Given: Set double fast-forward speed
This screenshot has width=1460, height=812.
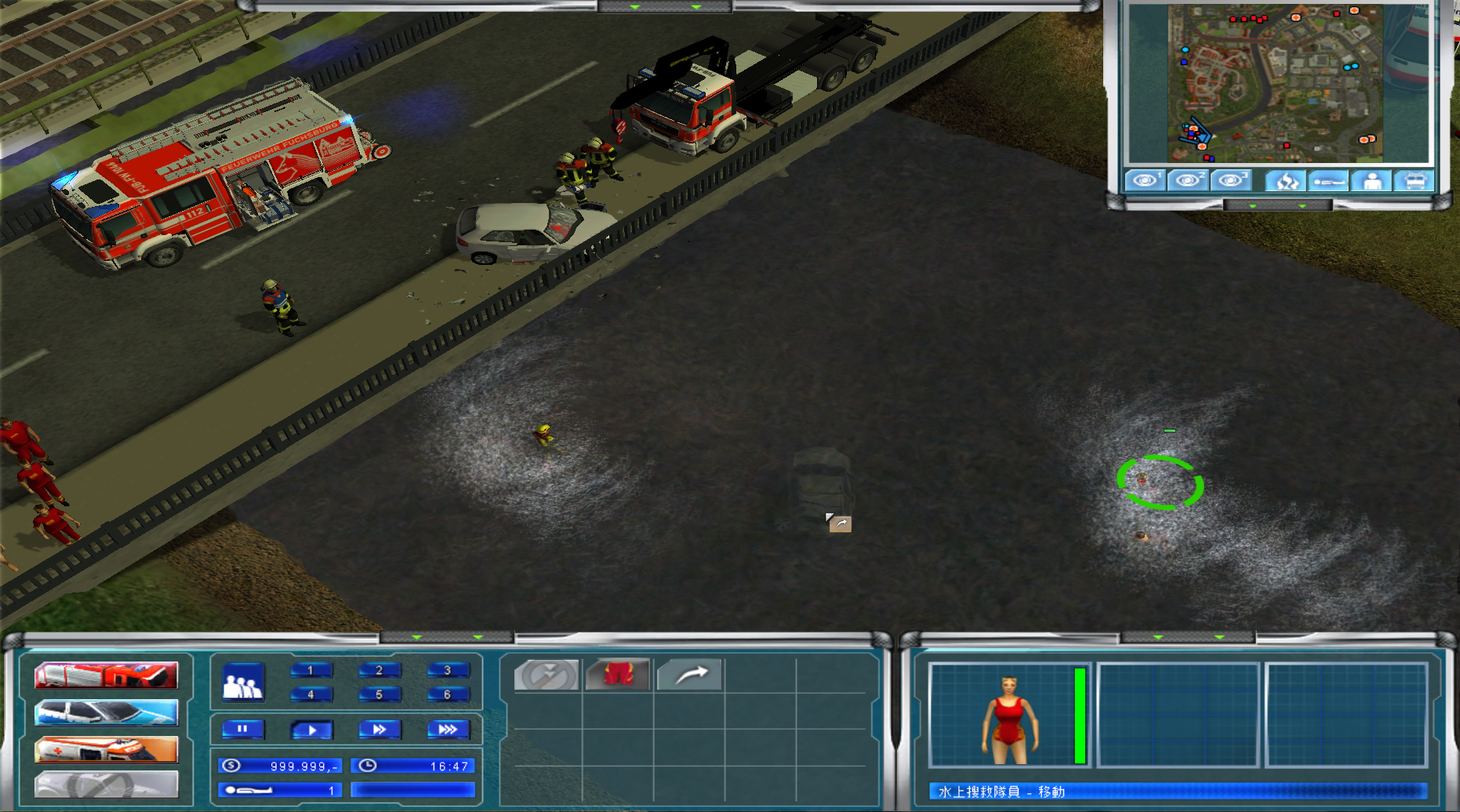Looking at the screenshot, I should click(x=380, y=730).
